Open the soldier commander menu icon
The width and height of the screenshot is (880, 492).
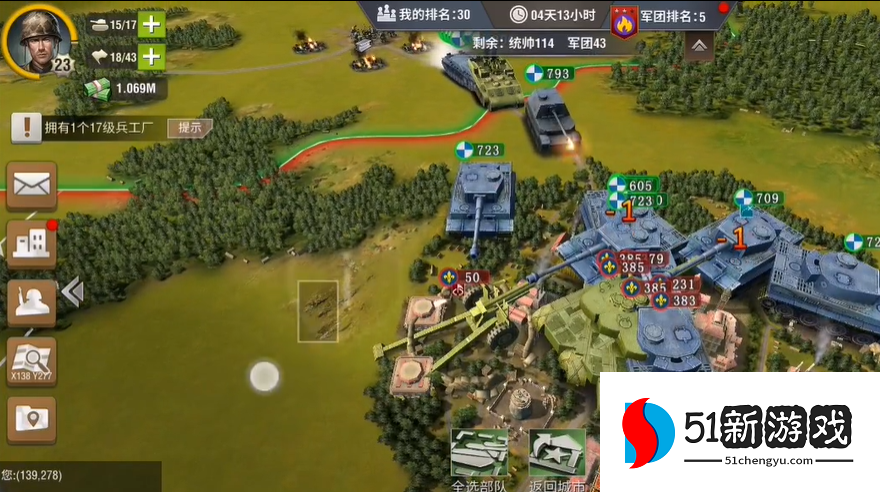[32, 302]
